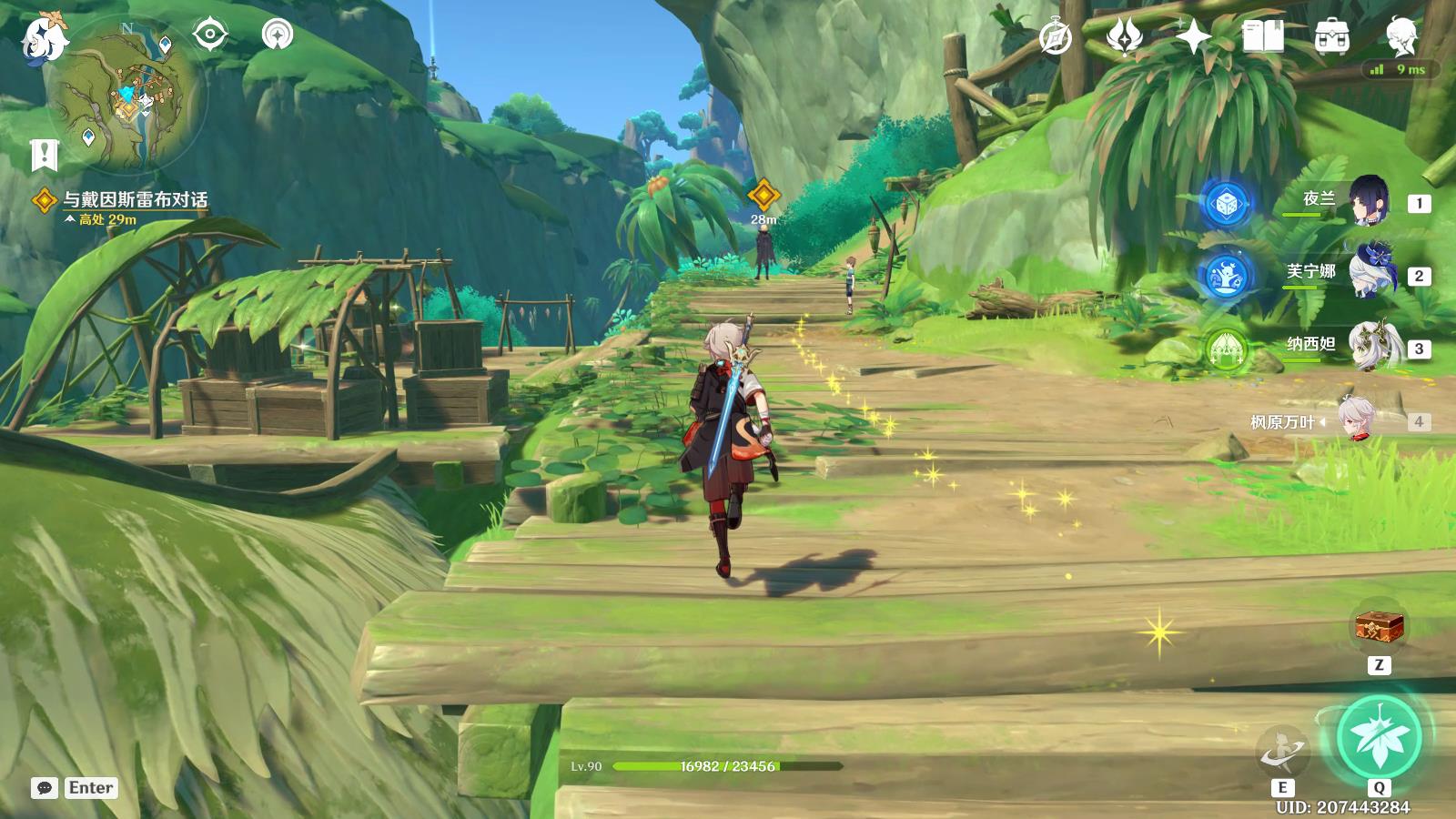Use the treasure chest gadget
This screenshot has height=819, width=1456.
pos(1379,626)
